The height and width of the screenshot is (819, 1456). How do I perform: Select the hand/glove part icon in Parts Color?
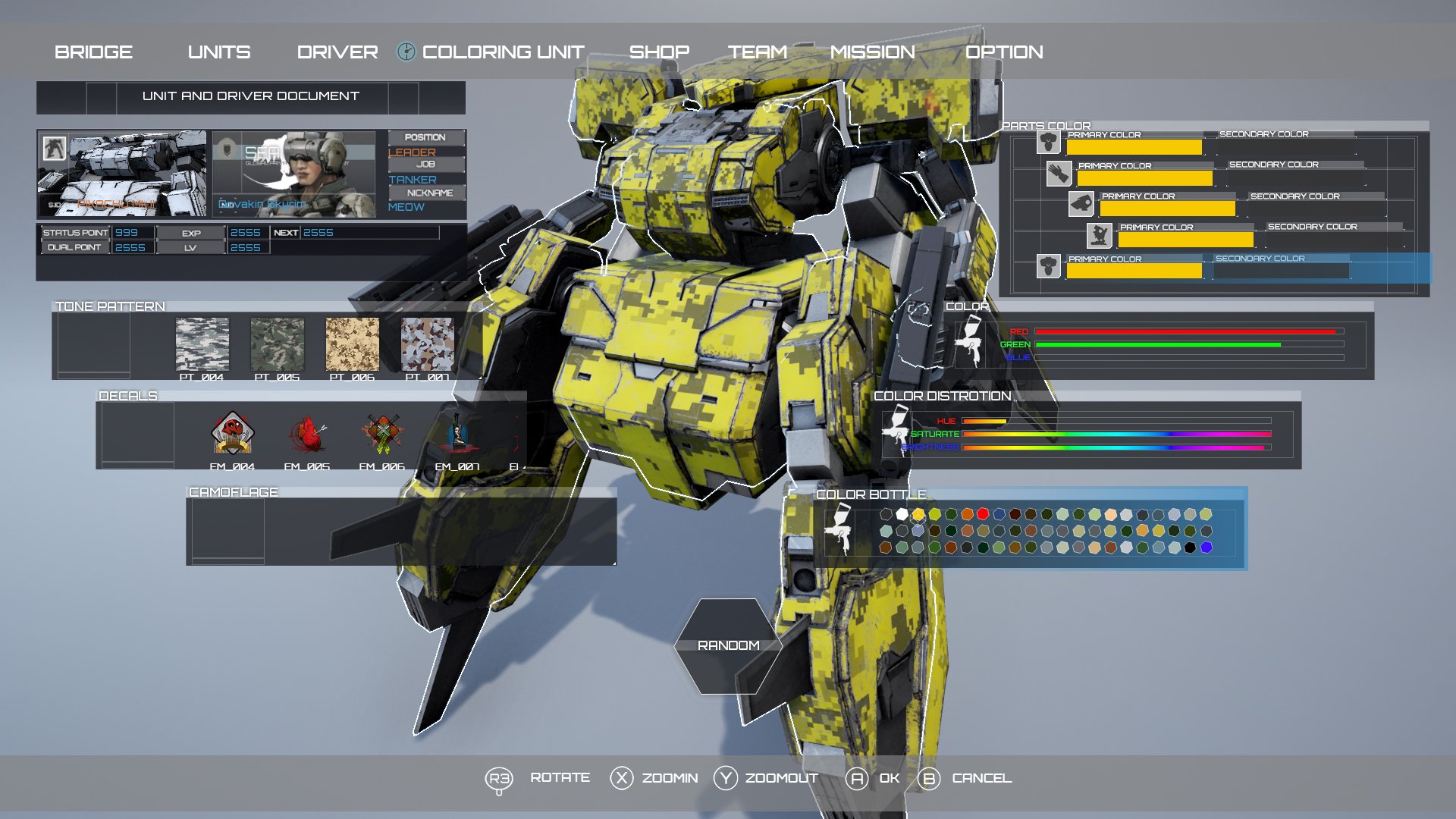1060,175
